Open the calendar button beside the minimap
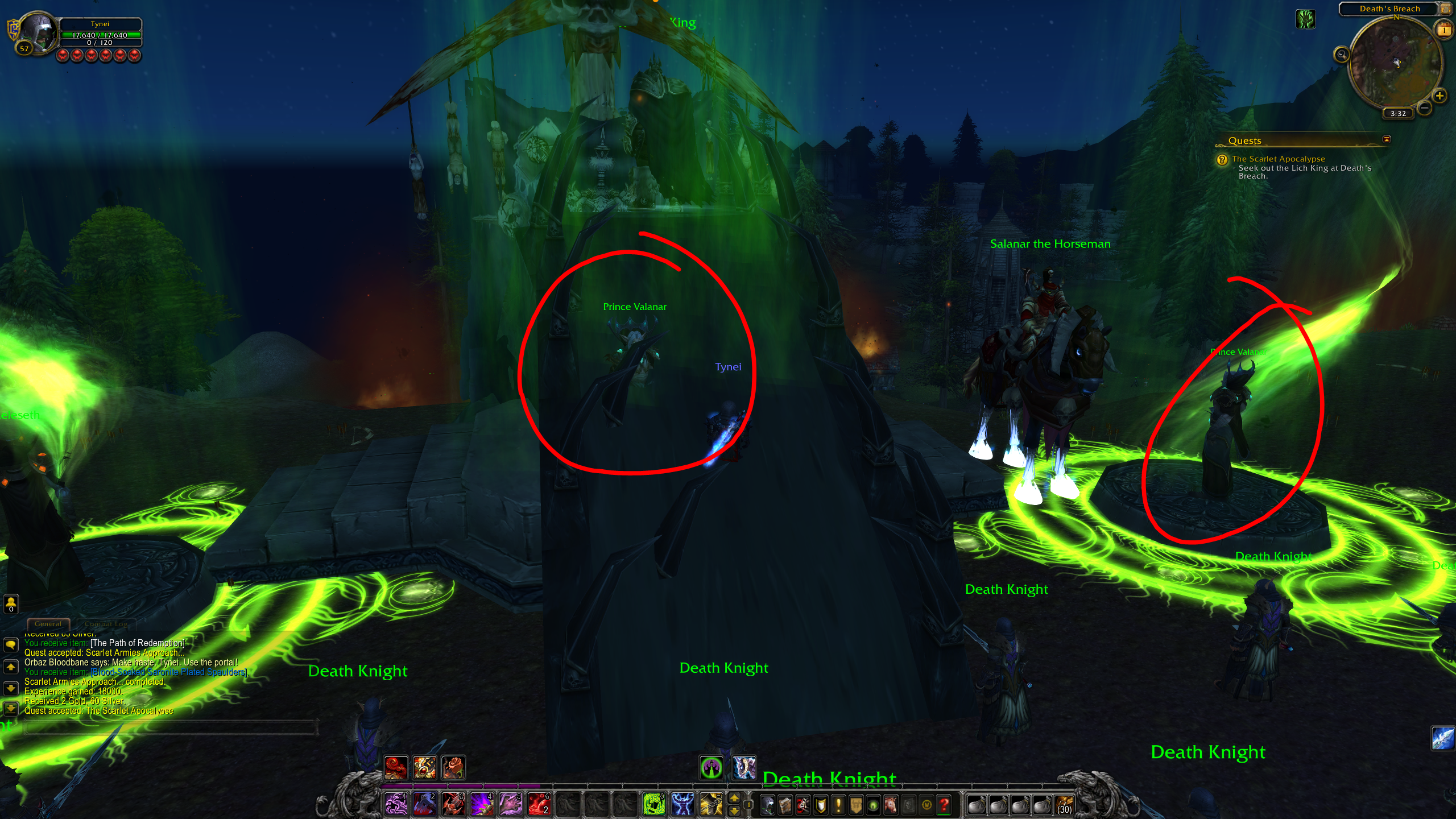The height and width of the screenshot is (819, 1456). point(1444,30)
